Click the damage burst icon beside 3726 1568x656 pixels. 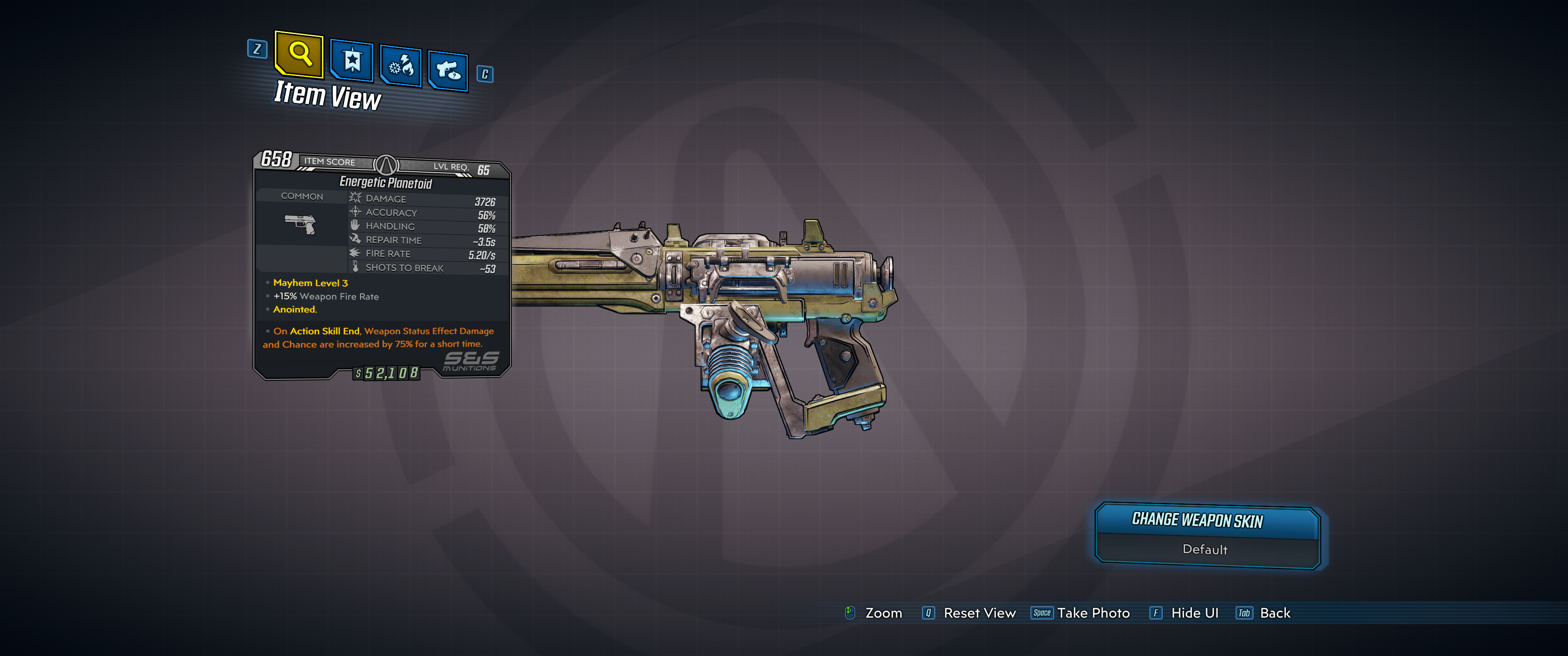pyautogui.click(x=355, y=197)
